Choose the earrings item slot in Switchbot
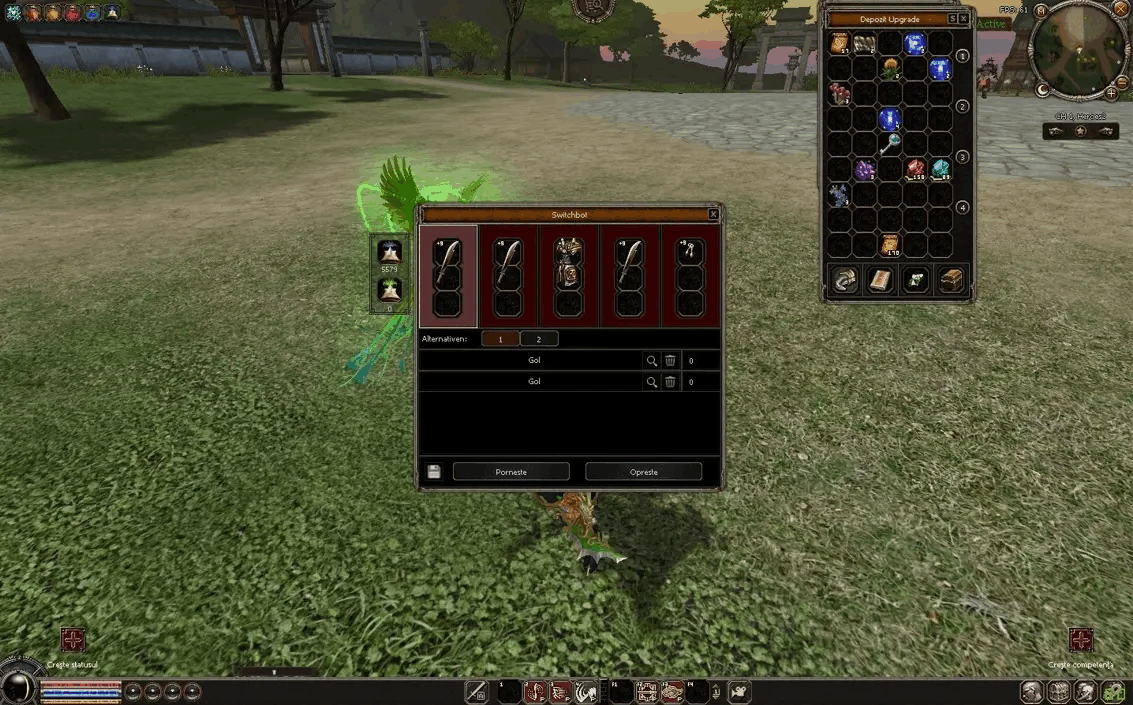Viewport: 1133px width, 705px height. (690, 253)
